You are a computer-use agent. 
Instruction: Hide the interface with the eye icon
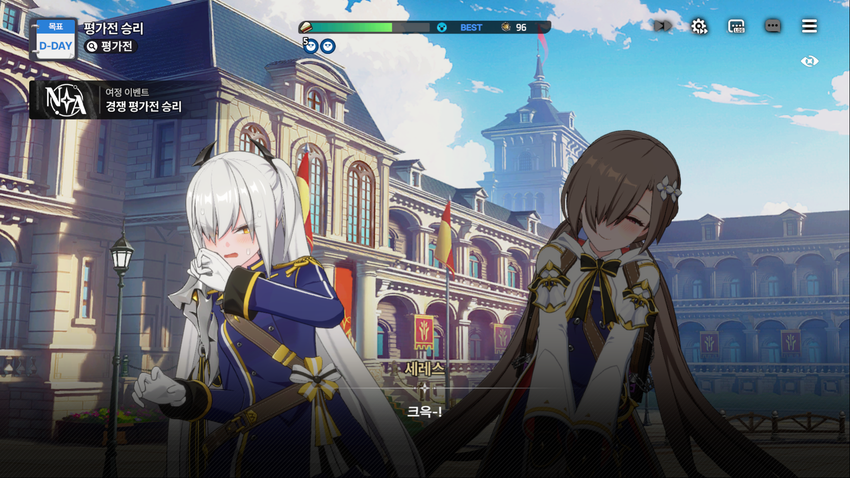click(810, 61)
